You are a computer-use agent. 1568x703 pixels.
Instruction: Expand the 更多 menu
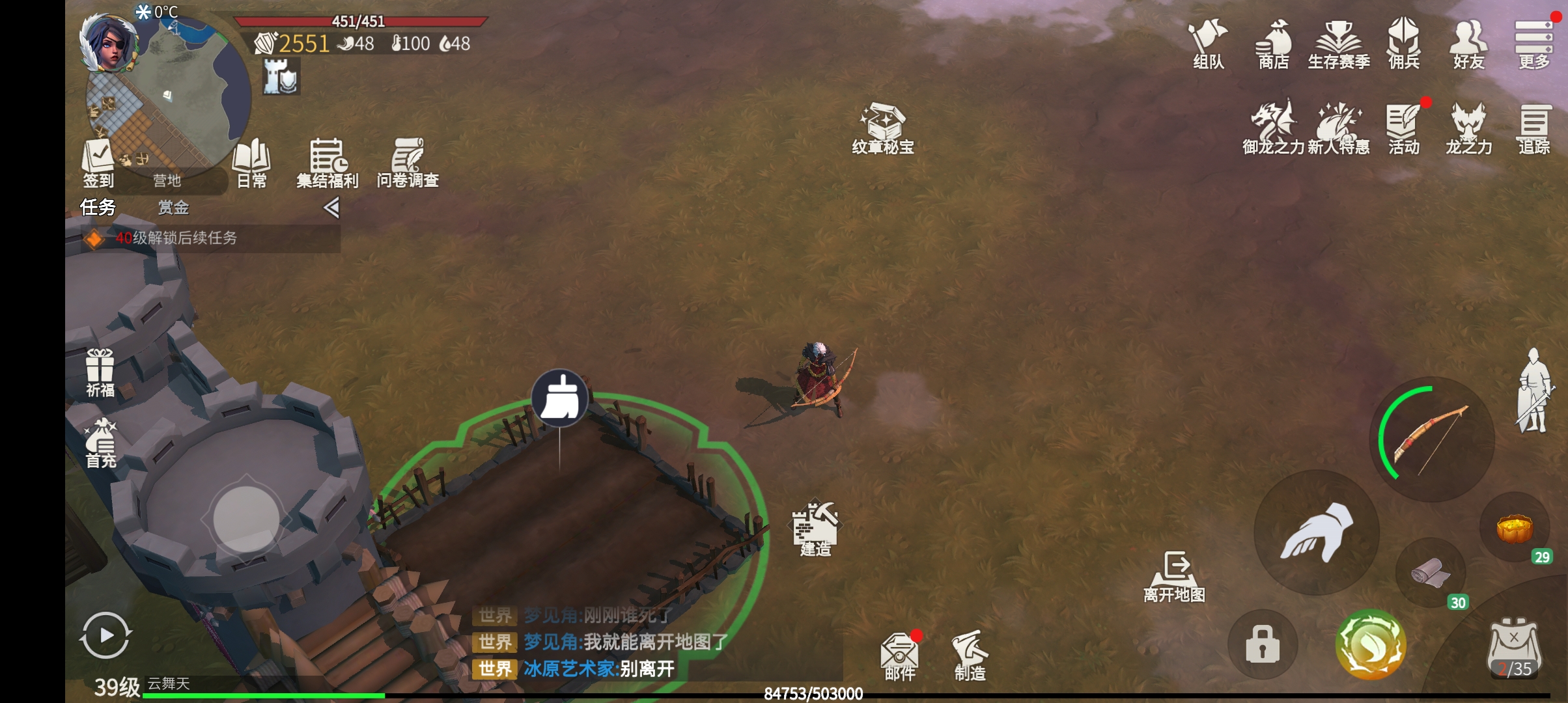point(1533,43)
